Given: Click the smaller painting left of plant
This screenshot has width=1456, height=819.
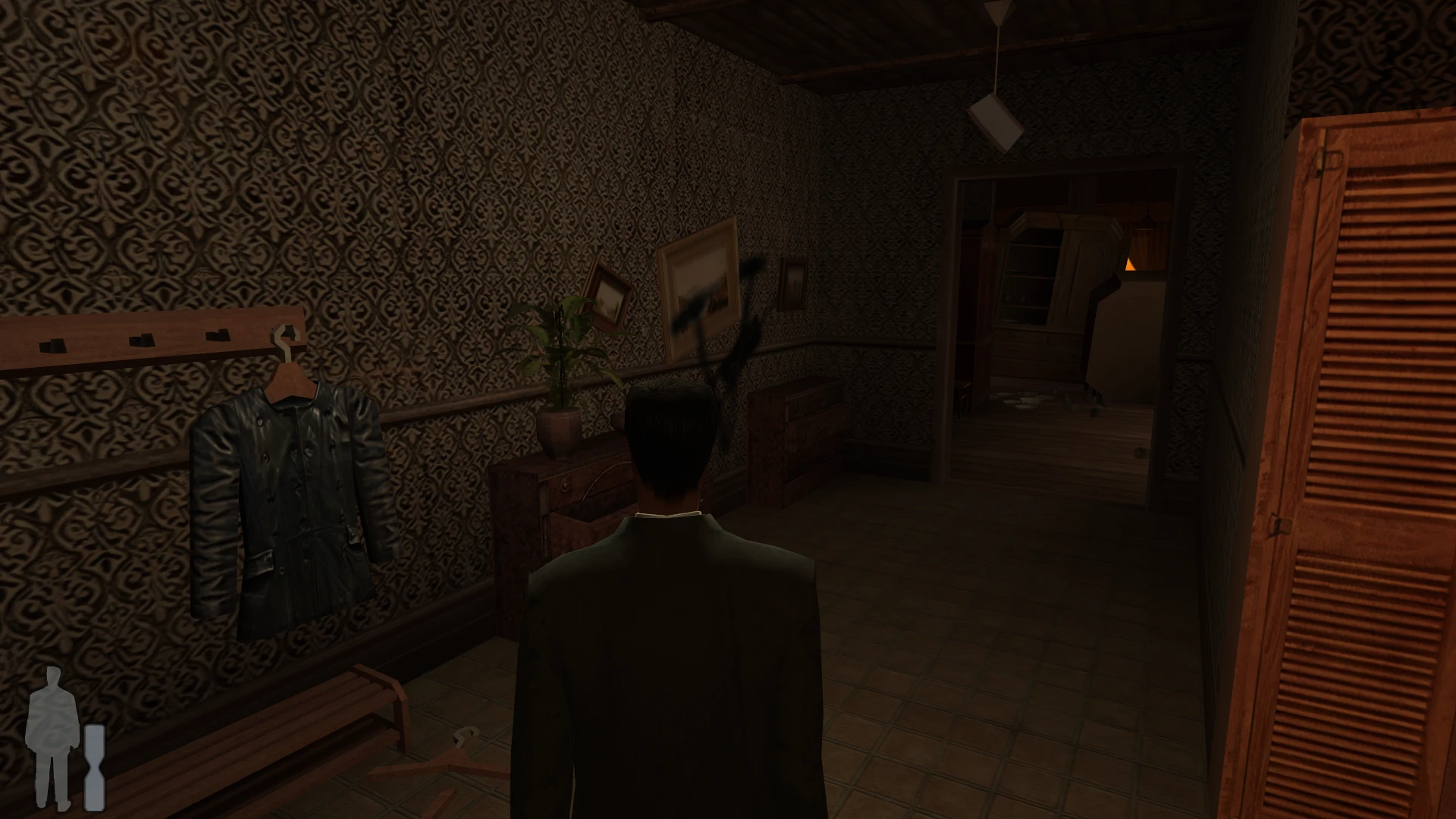Looking at the screenshot, I should pos(607,296).
